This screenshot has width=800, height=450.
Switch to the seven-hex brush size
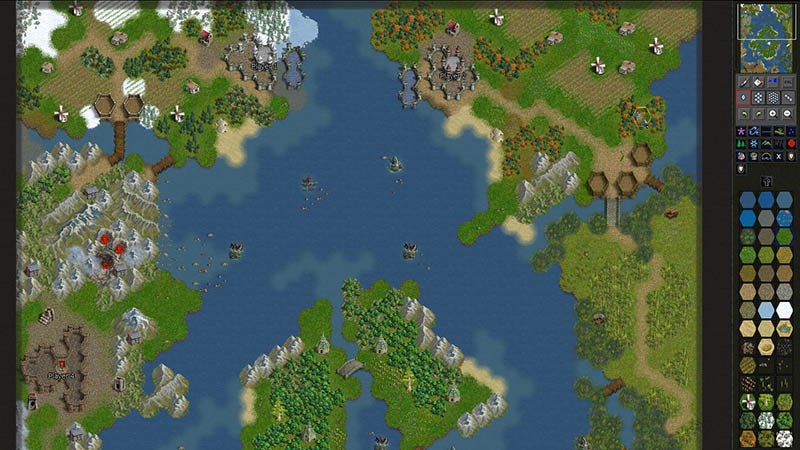coord(758,98)
